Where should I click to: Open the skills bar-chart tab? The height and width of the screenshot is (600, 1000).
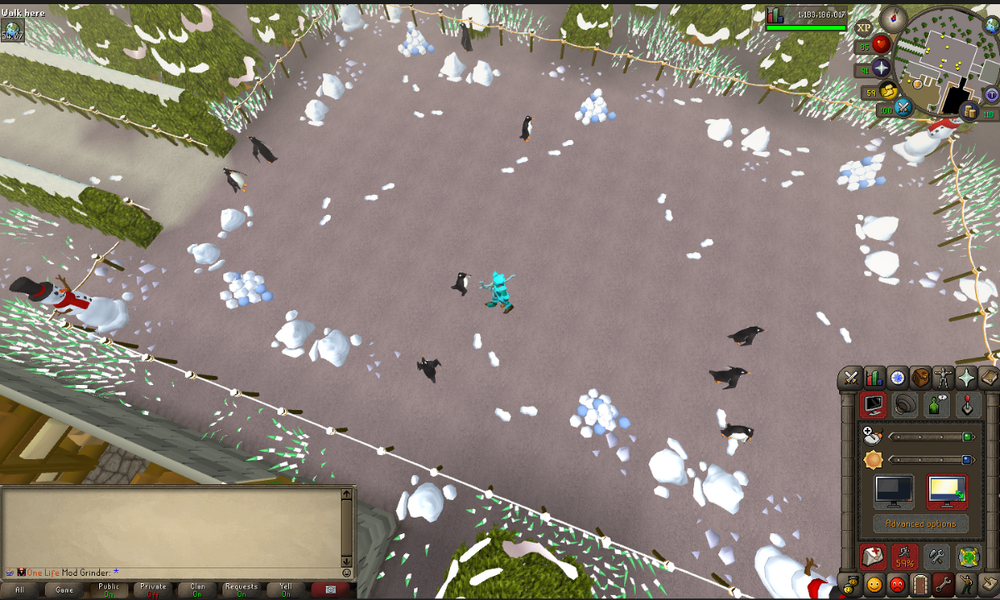(x=874, y=377)
